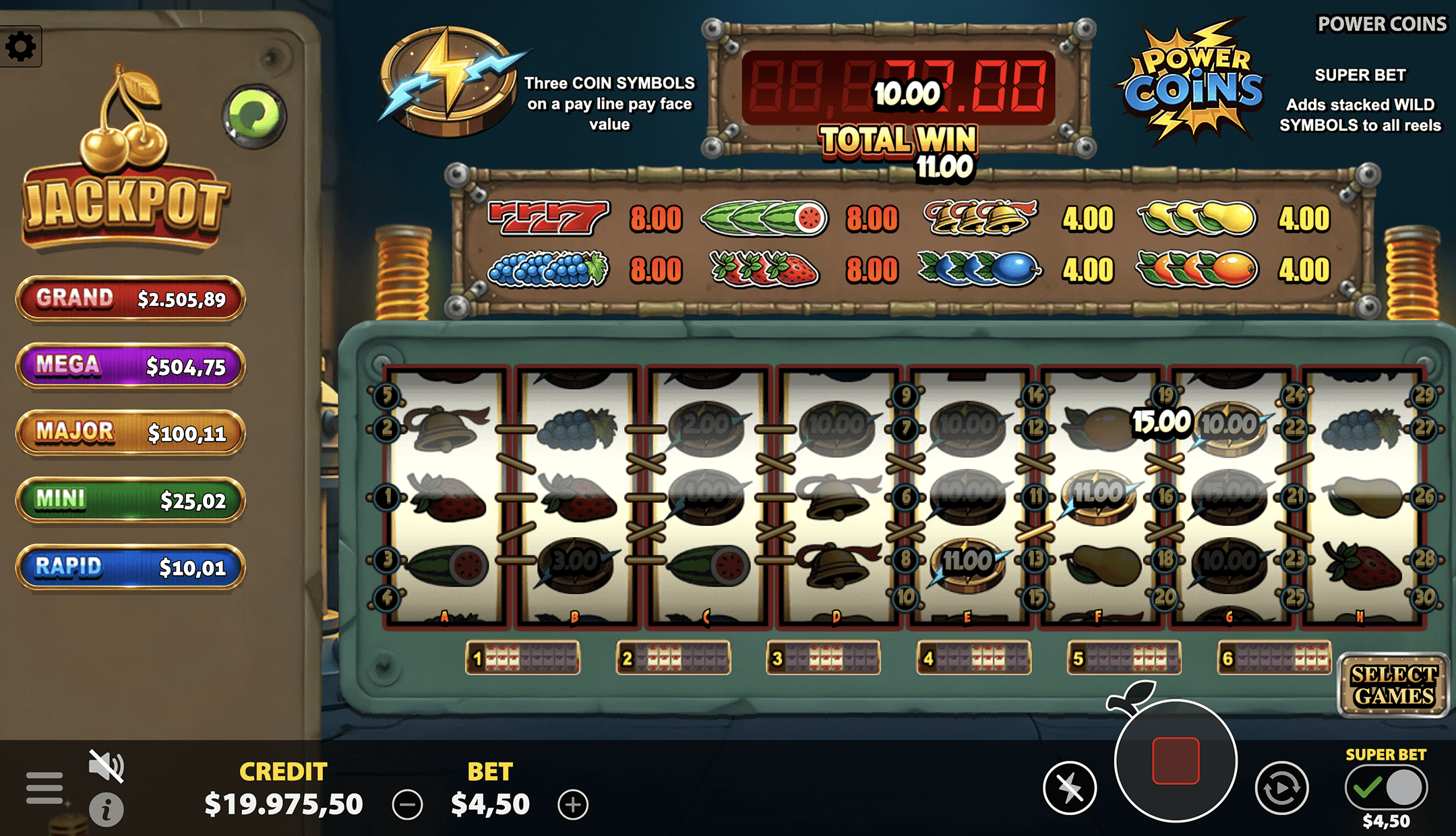
Task: Click the Mega jackpot banner
Action: click(x=129, y=366)
